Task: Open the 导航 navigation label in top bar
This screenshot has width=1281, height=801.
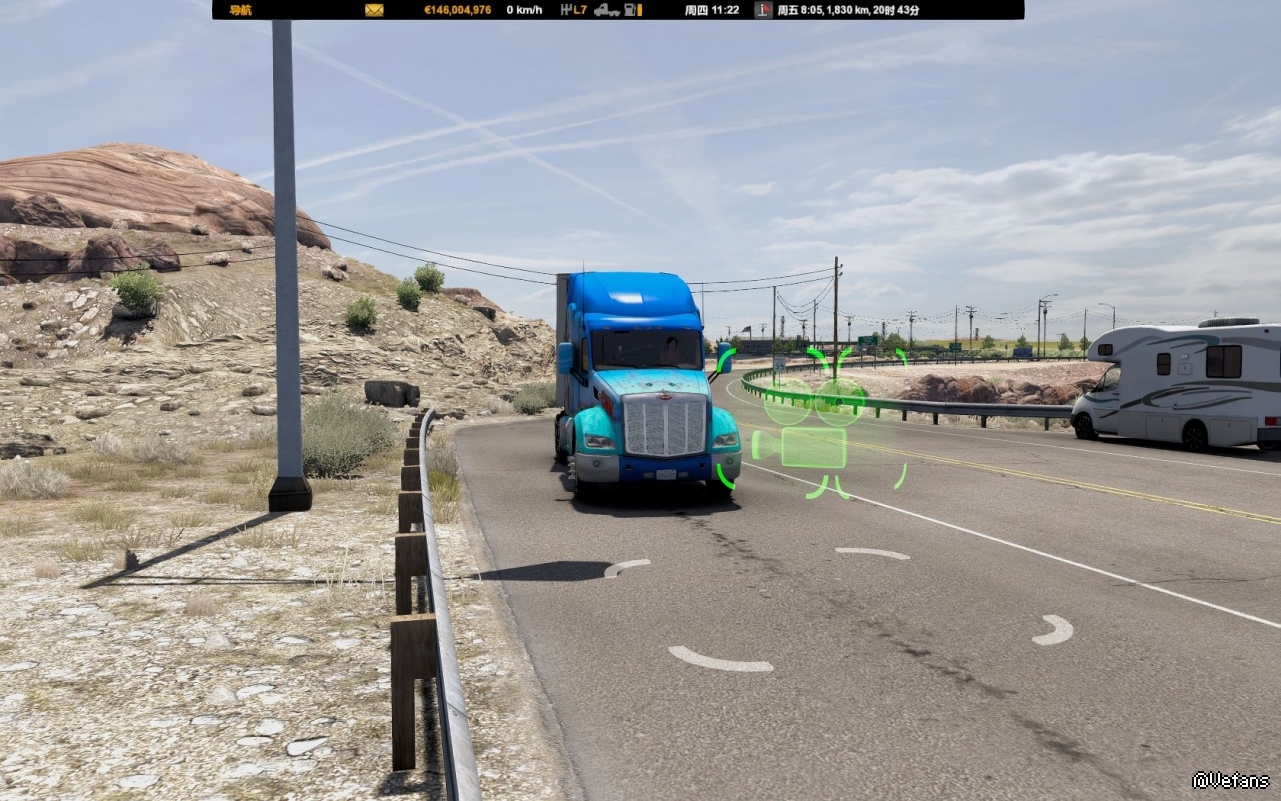Action: (x=240, y=10)
